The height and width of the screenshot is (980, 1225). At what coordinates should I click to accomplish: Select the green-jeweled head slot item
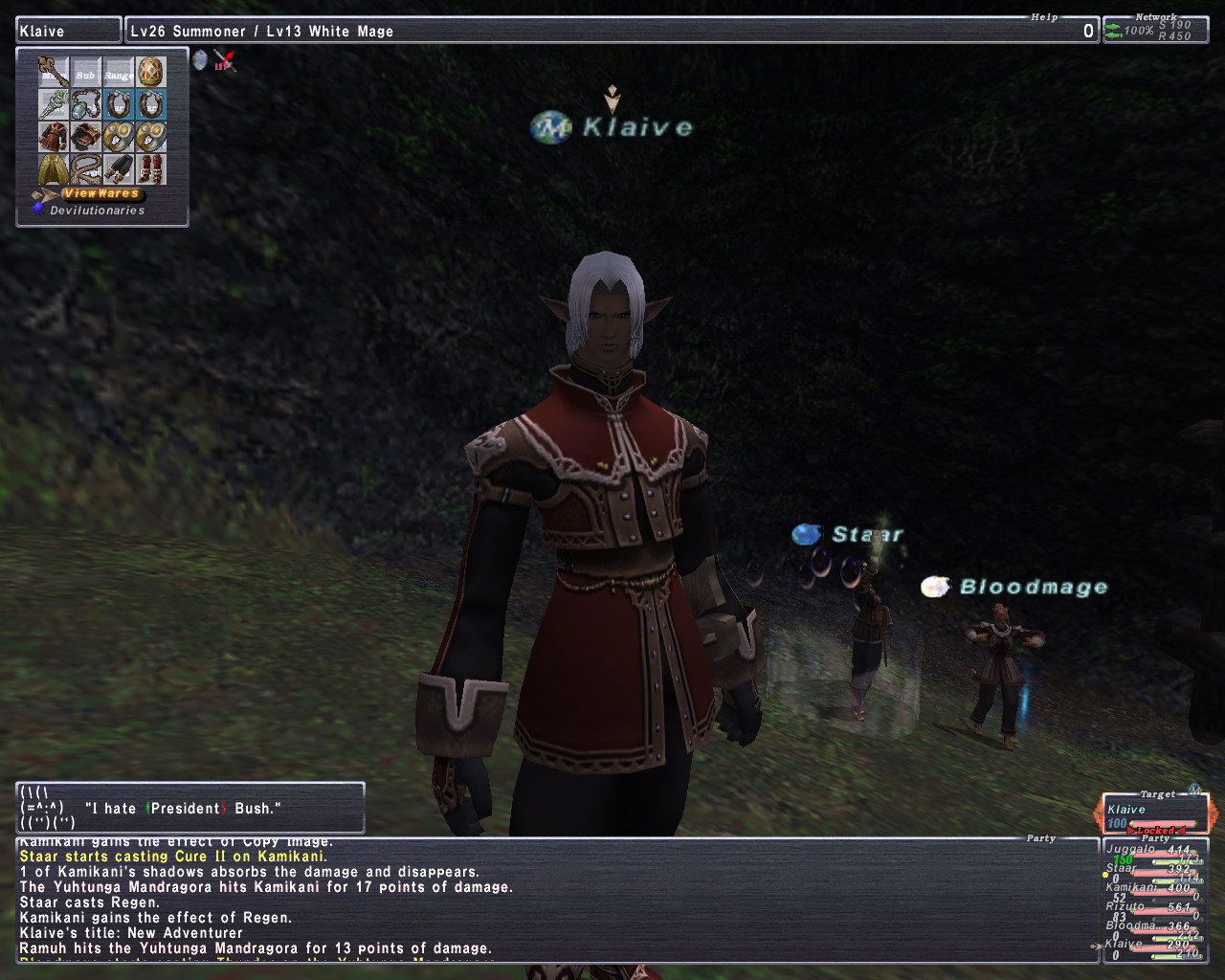tap(53, 104)
